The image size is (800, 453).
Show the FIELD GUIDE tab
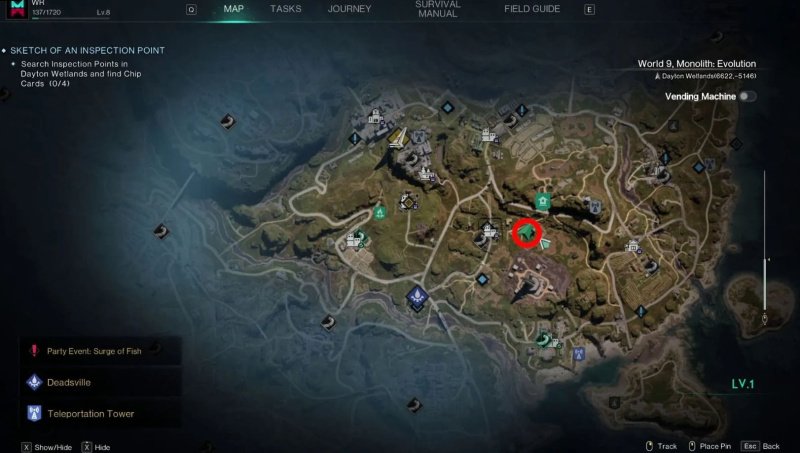pyautogui.click(x=531, y=9)
